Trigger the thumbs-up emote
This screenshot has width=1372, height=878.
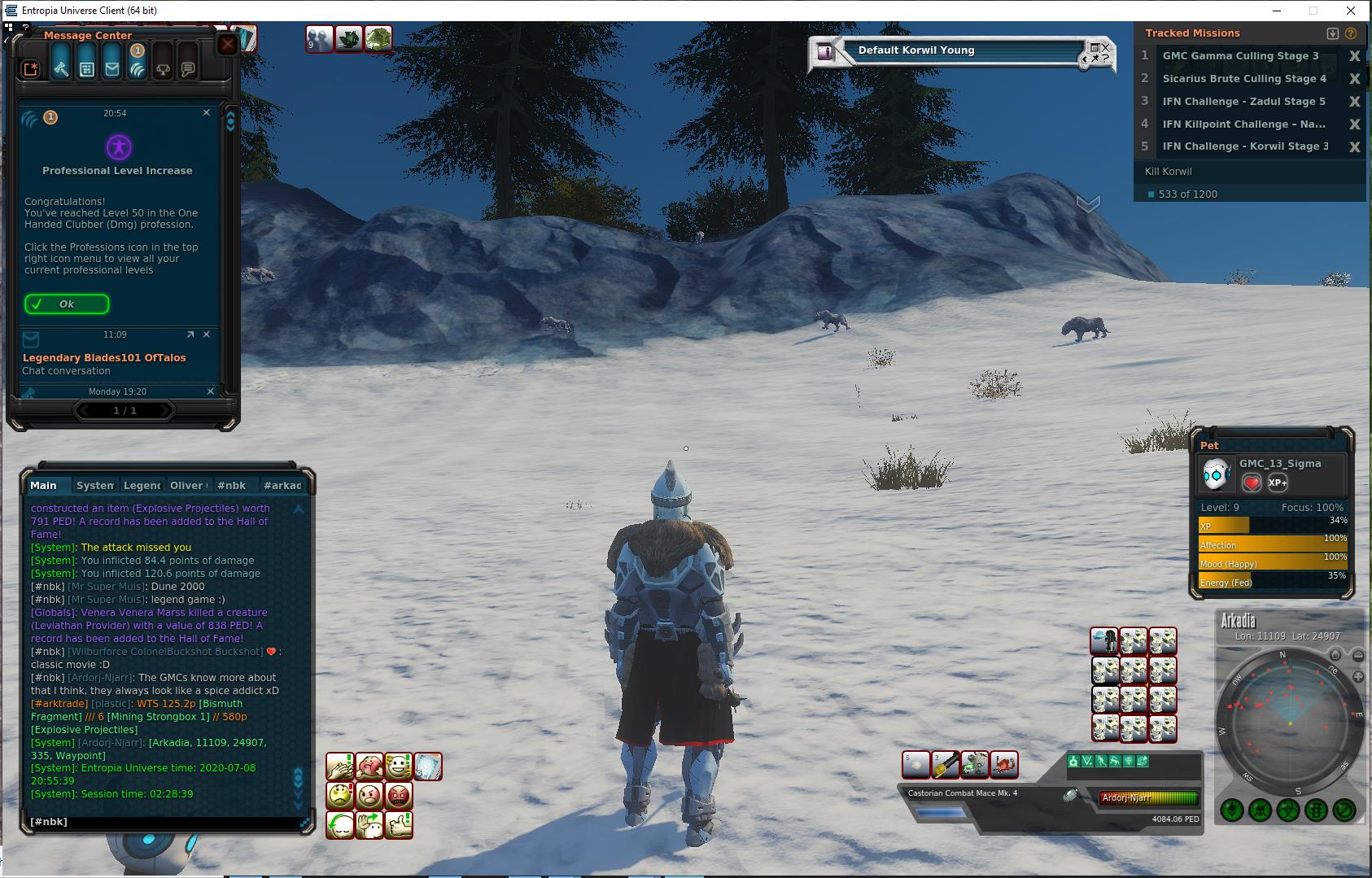(399, 825)
